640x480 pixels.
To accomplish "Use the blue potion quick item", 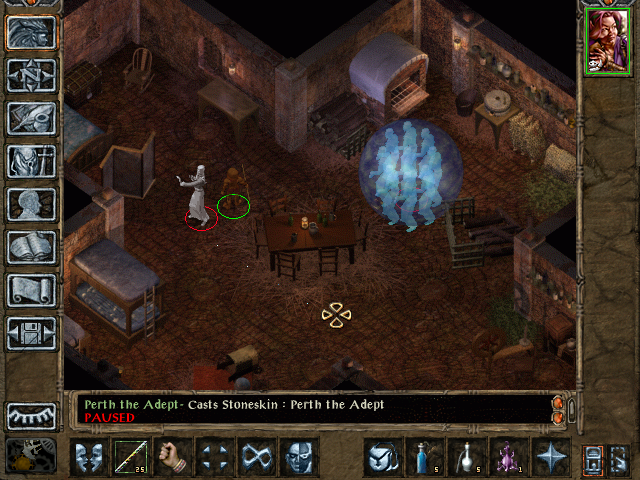I will [x=425, y=457].
